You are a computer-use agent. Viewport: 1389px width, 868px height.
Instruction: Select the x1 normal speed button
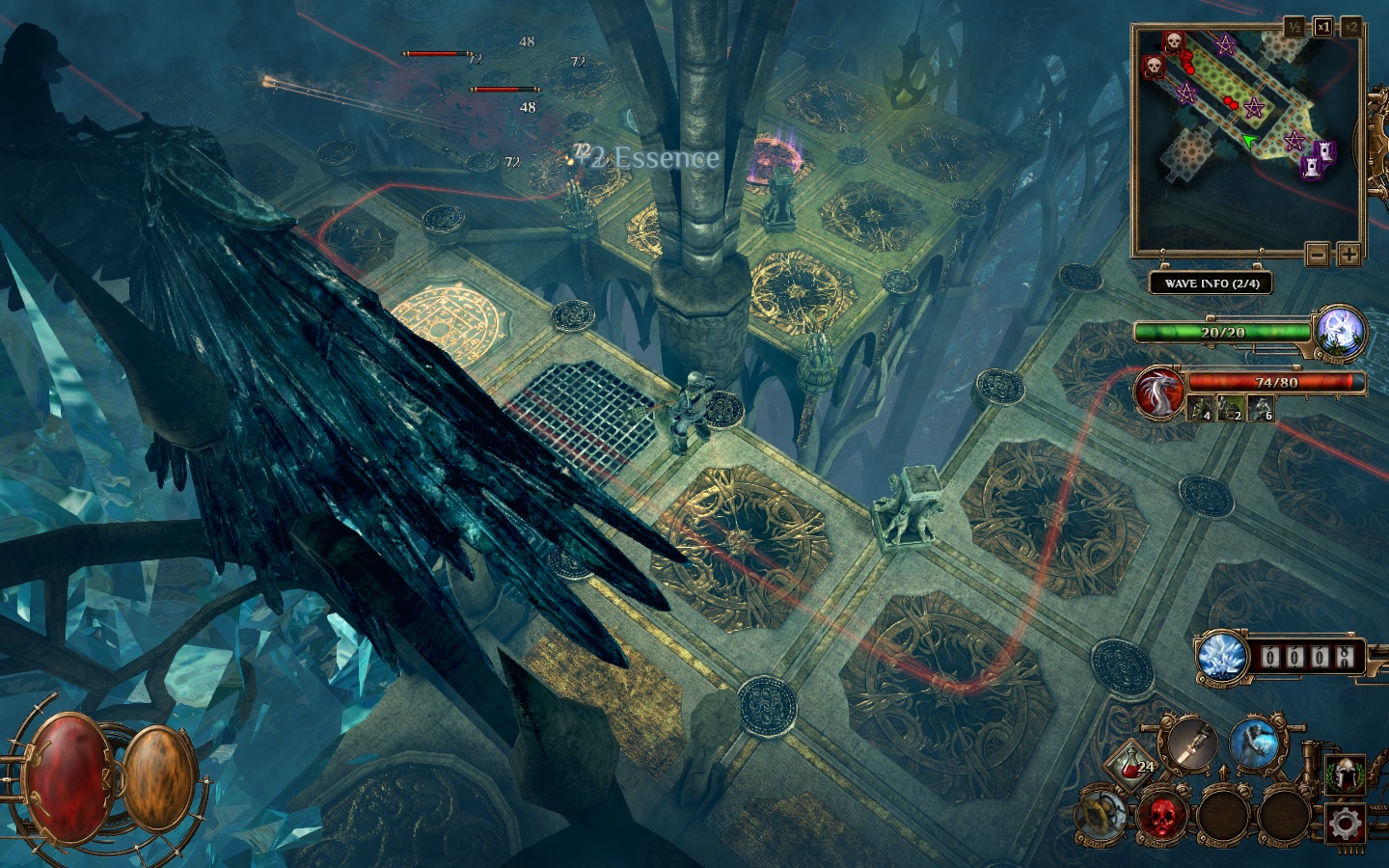click(x=1322, y=27)
